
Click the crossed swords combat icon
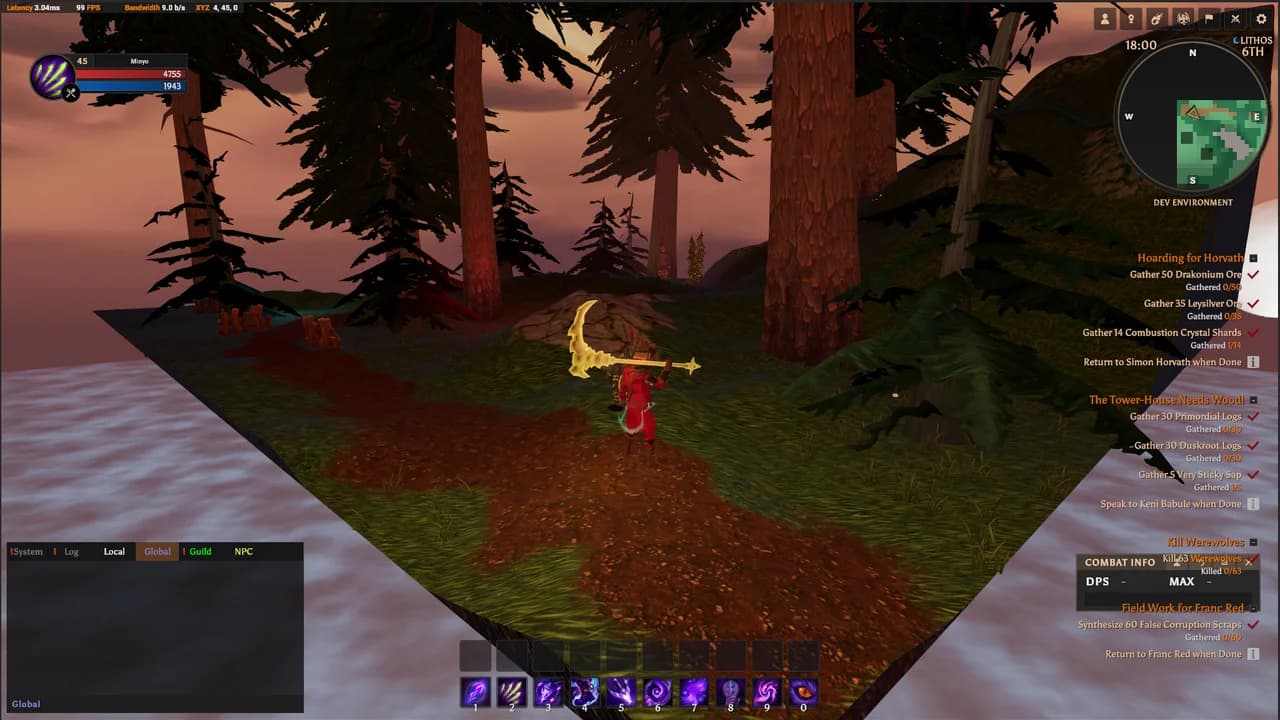click(1236, 19)
